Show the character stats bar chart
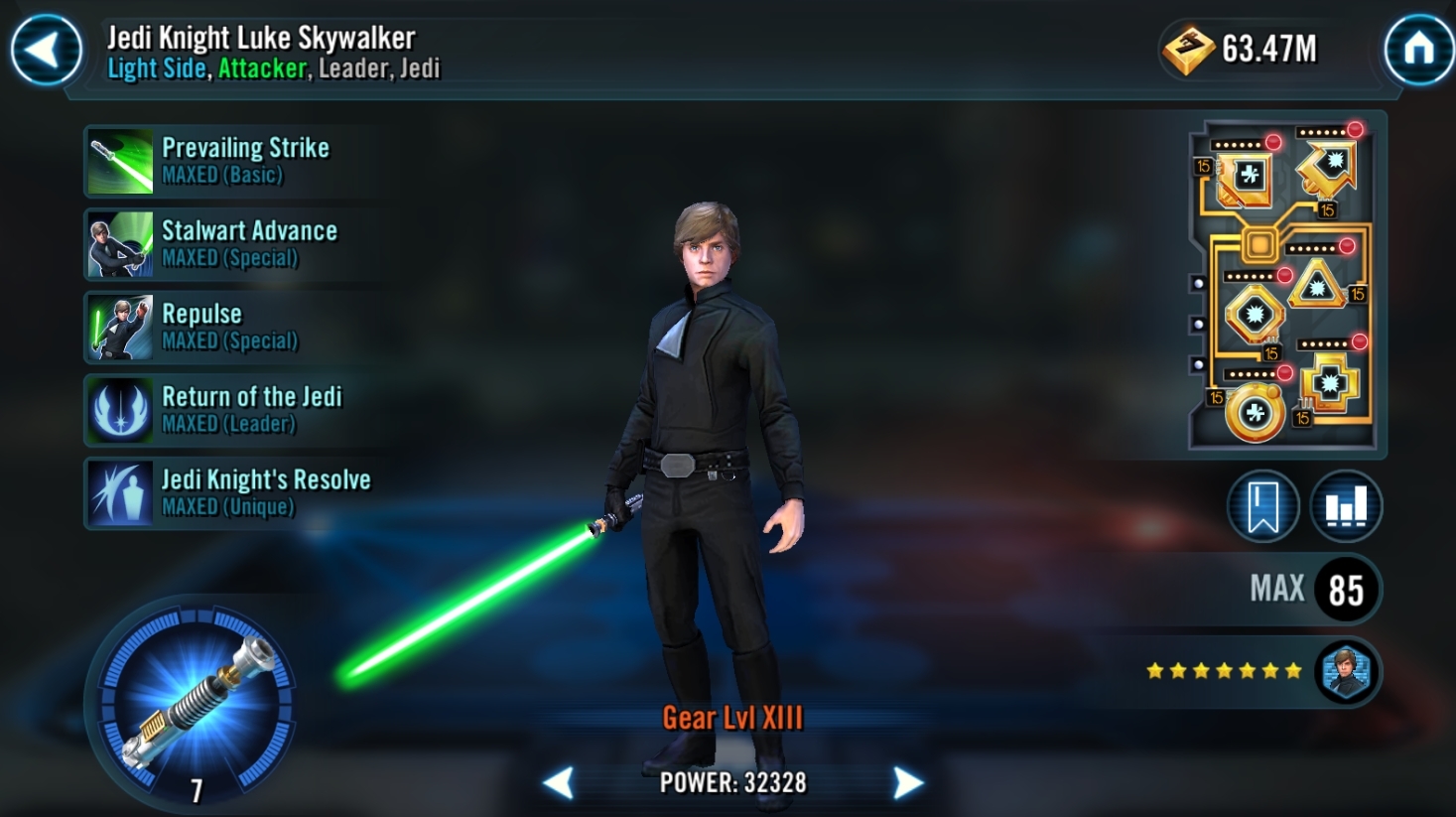The width and height of the screenshot is (1456, 817). 1346,507
